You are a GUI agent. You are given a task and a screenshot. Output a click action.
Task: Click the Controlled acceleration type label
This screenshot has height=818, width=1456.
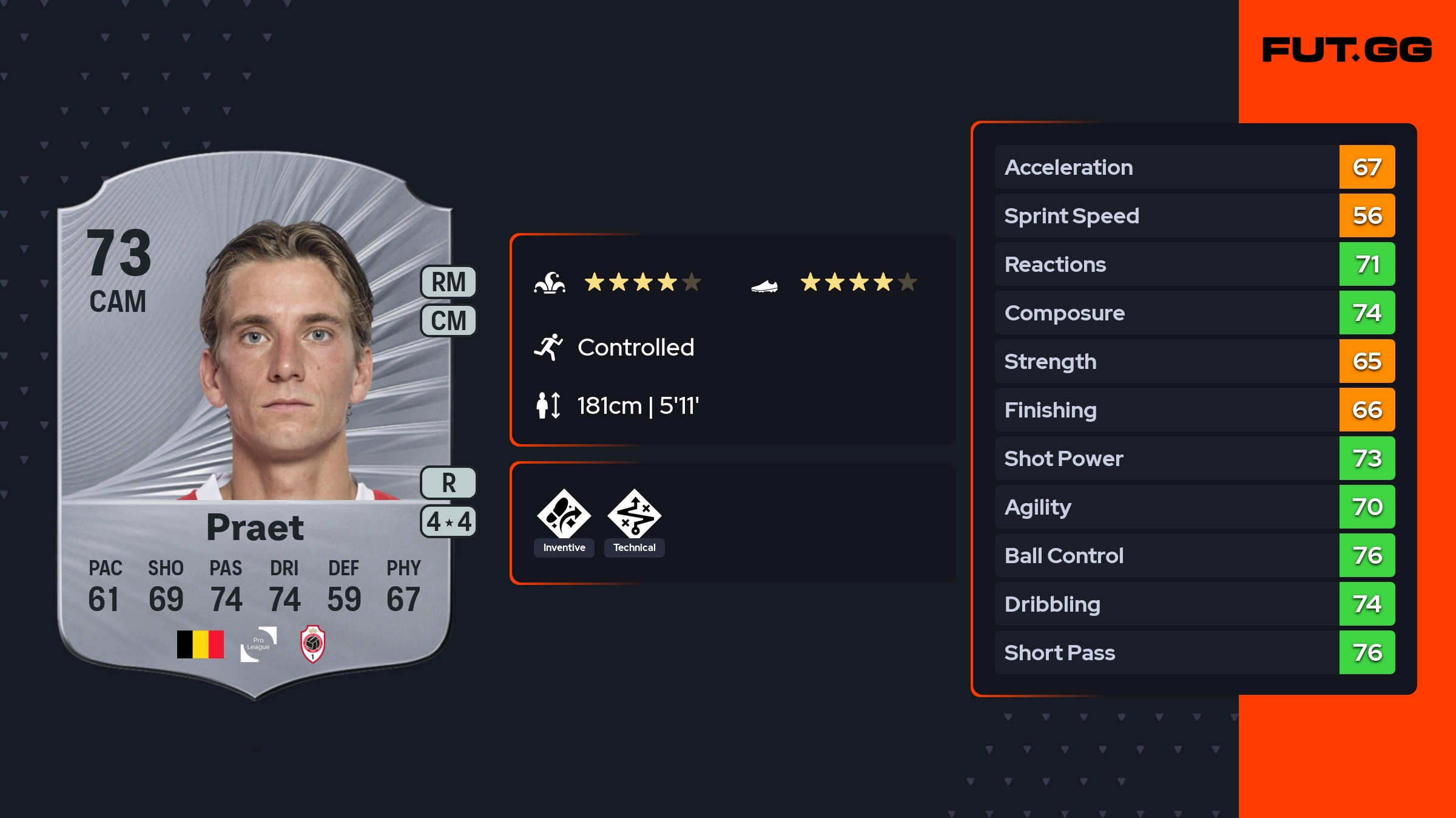635,348
